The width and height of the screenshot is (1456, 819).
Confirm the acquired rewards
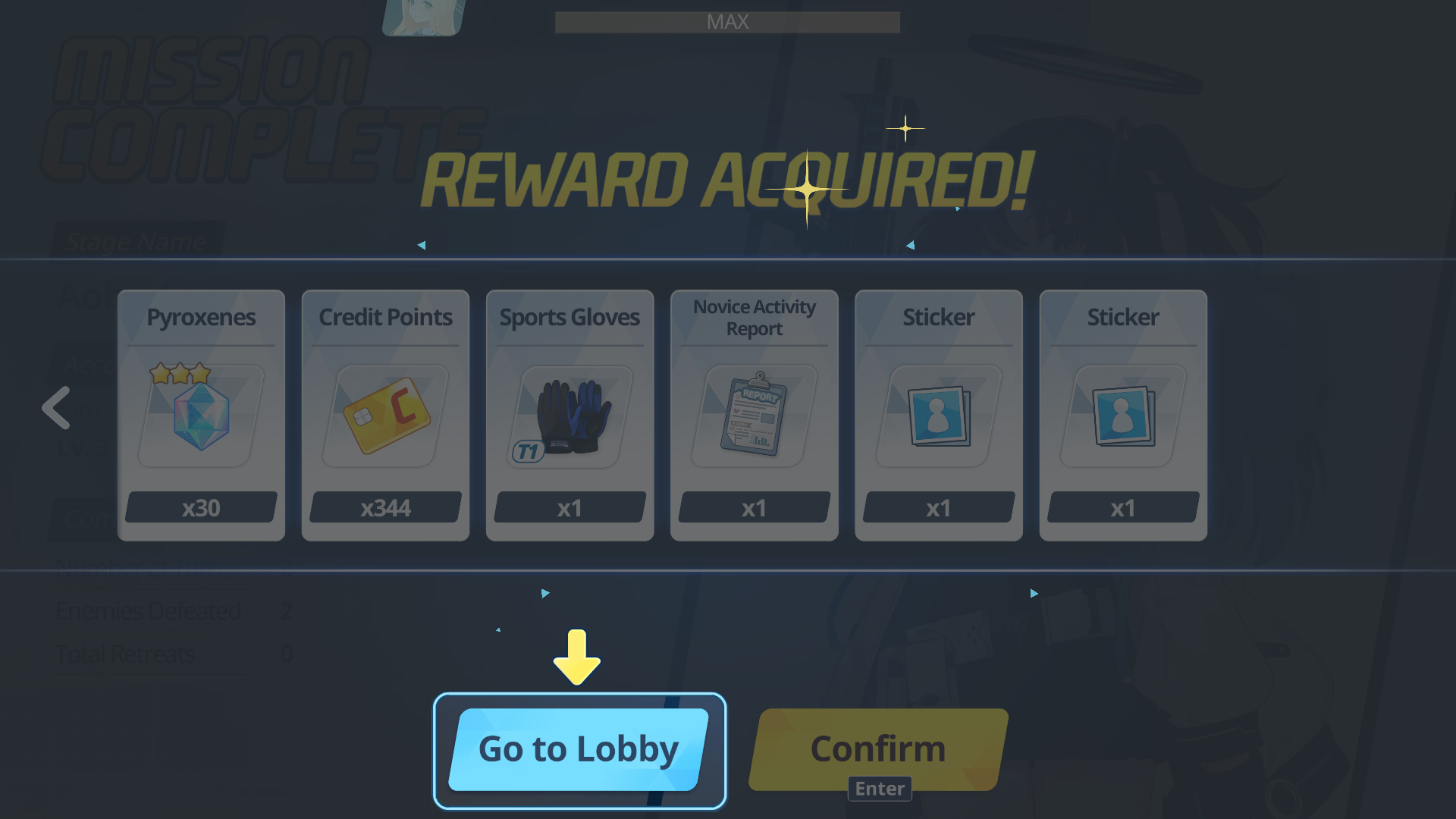(878, 749)
